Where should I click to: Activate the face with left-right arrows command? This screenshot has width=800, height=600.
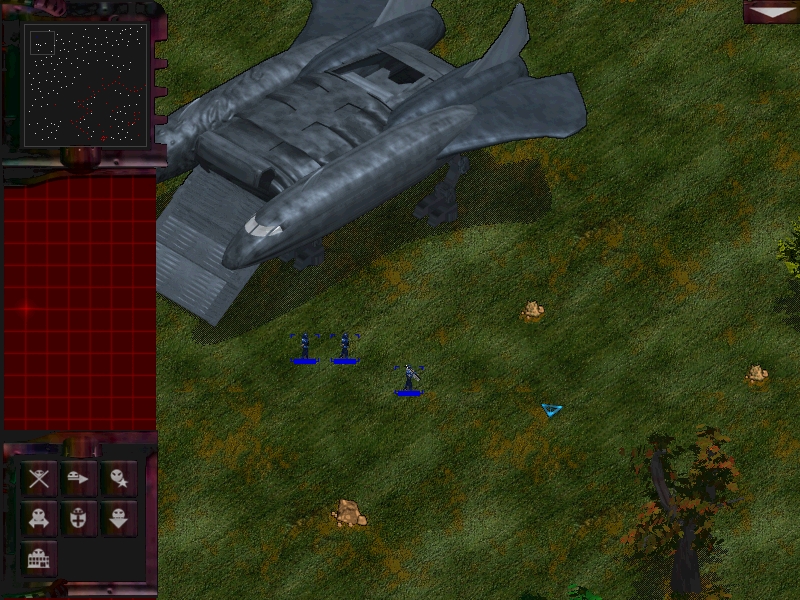coord(39,518)
